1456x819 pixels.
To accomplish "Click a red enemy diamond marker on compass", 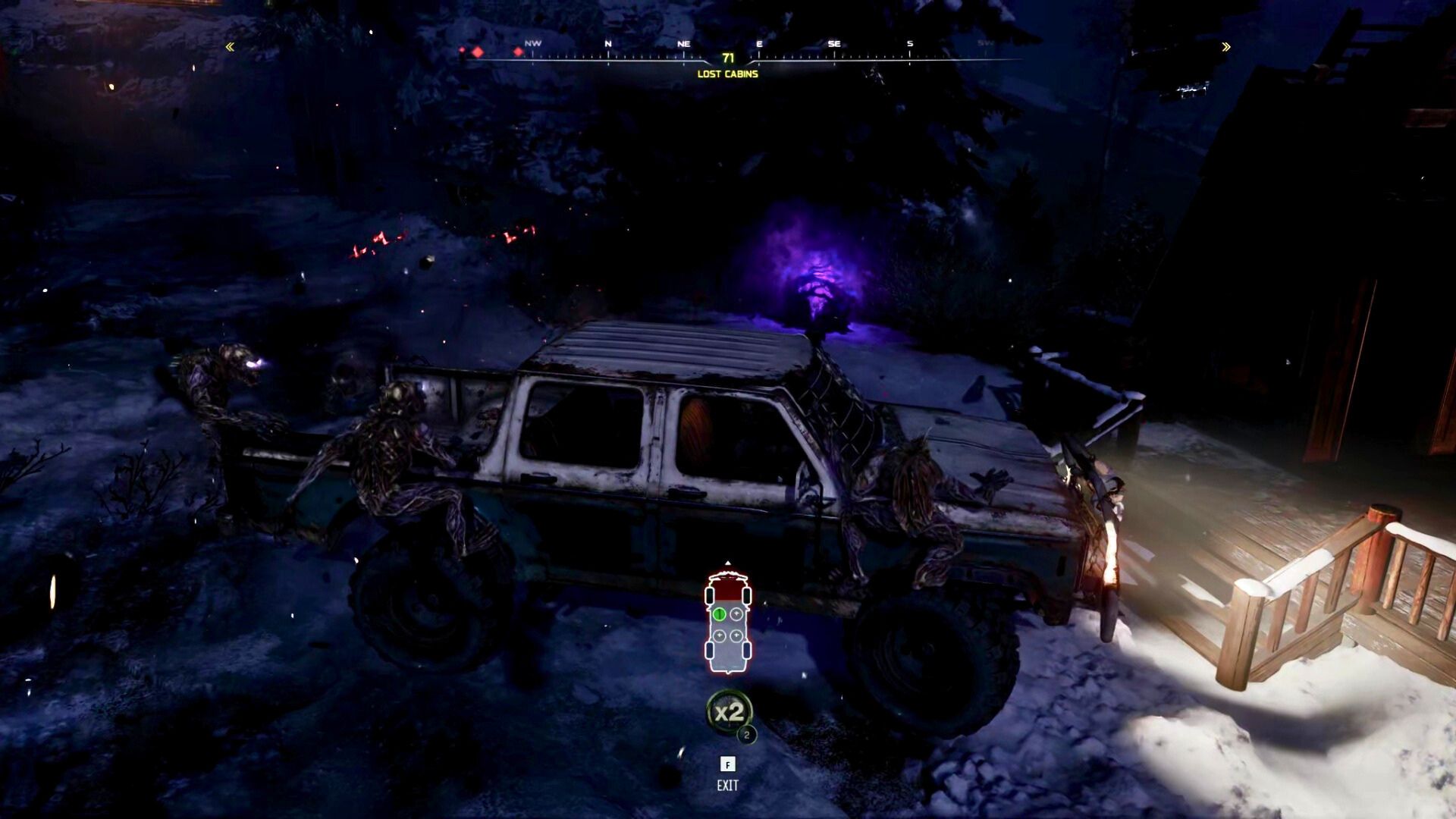I will [x=477, y=52].
